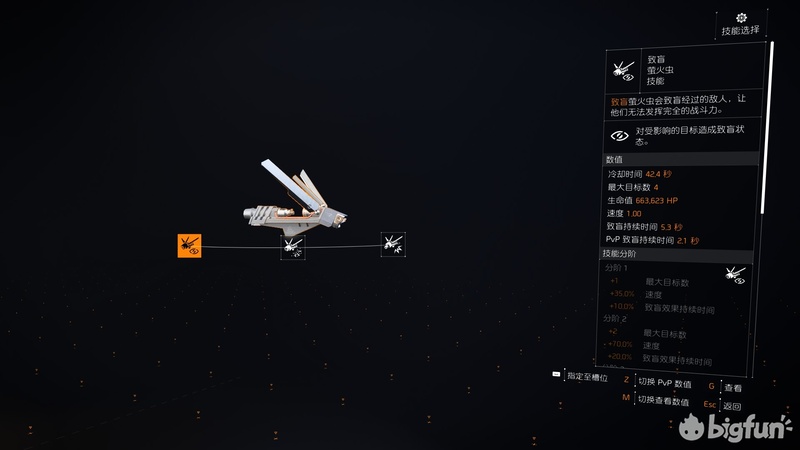The width and height of the screenshot is (800, 450).
Task: Click the skill details panel scrollbar
Action: [x=772, y=130]
